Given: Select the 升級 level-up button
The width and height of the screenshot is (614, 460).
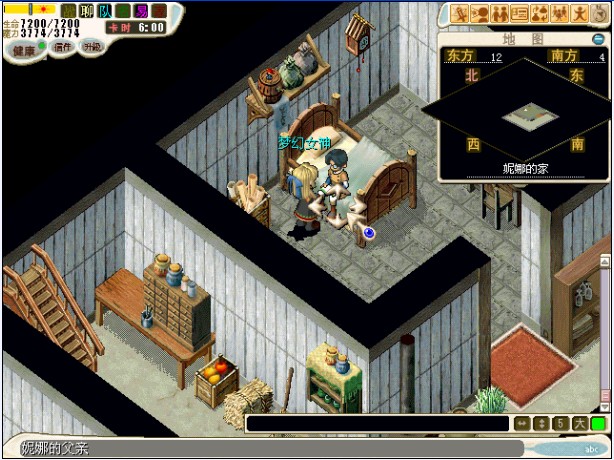Looking at the screenshot, I should coord(92,47).
